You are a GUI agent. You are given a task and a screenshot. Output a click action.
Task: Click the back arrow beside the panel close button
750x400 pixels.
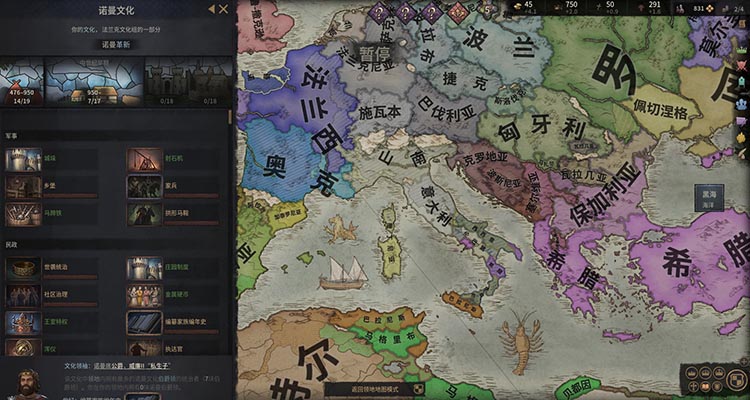[210, 9]
